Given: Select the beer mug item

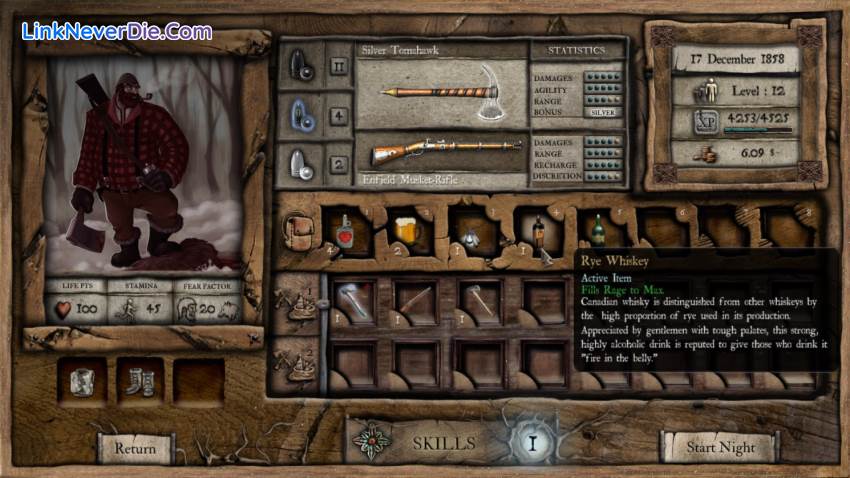Looking at the screenshot, I should tap(406, 234).
